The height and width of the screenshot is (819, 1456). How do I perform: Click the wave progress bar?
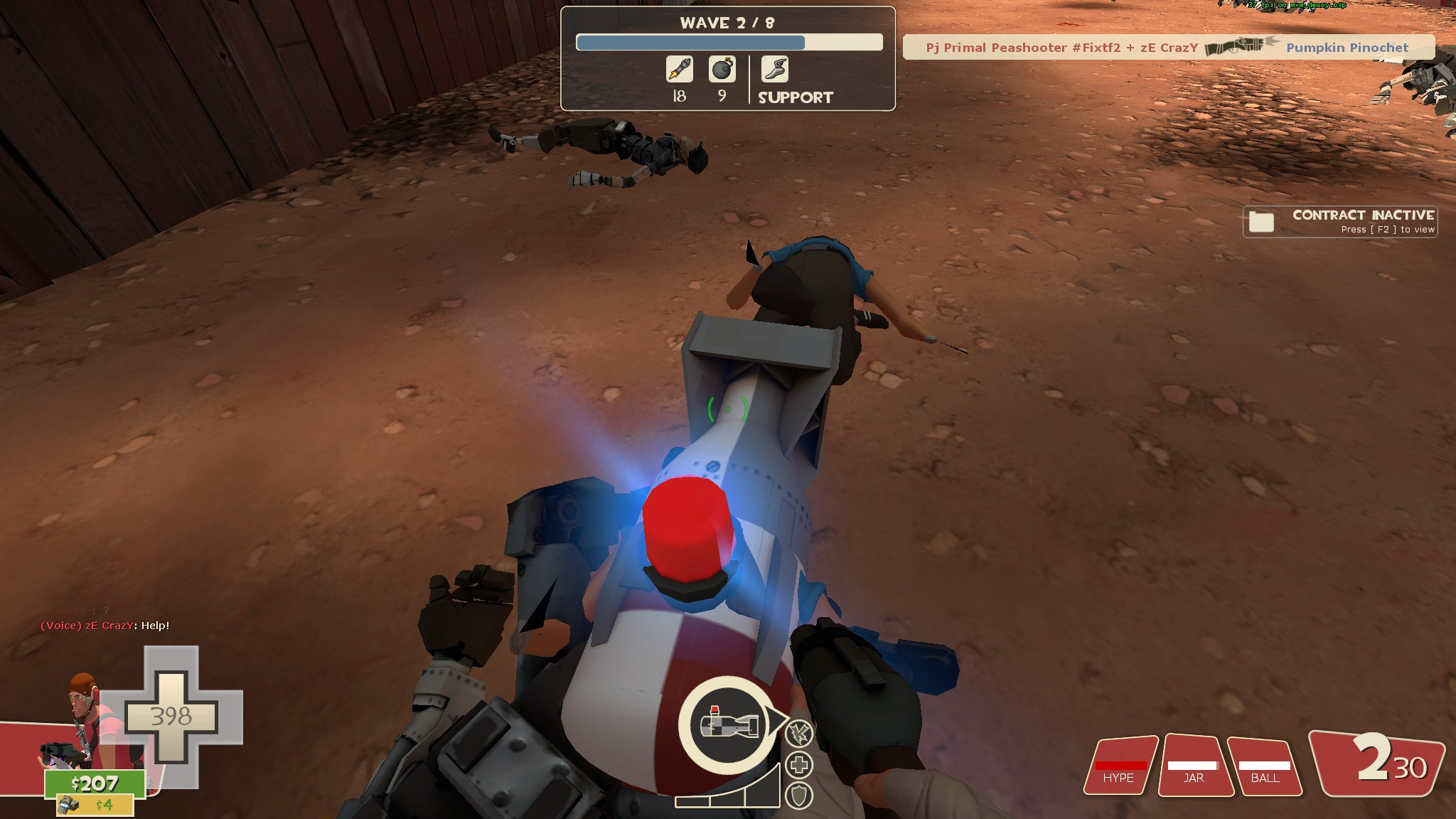point(727,43)
